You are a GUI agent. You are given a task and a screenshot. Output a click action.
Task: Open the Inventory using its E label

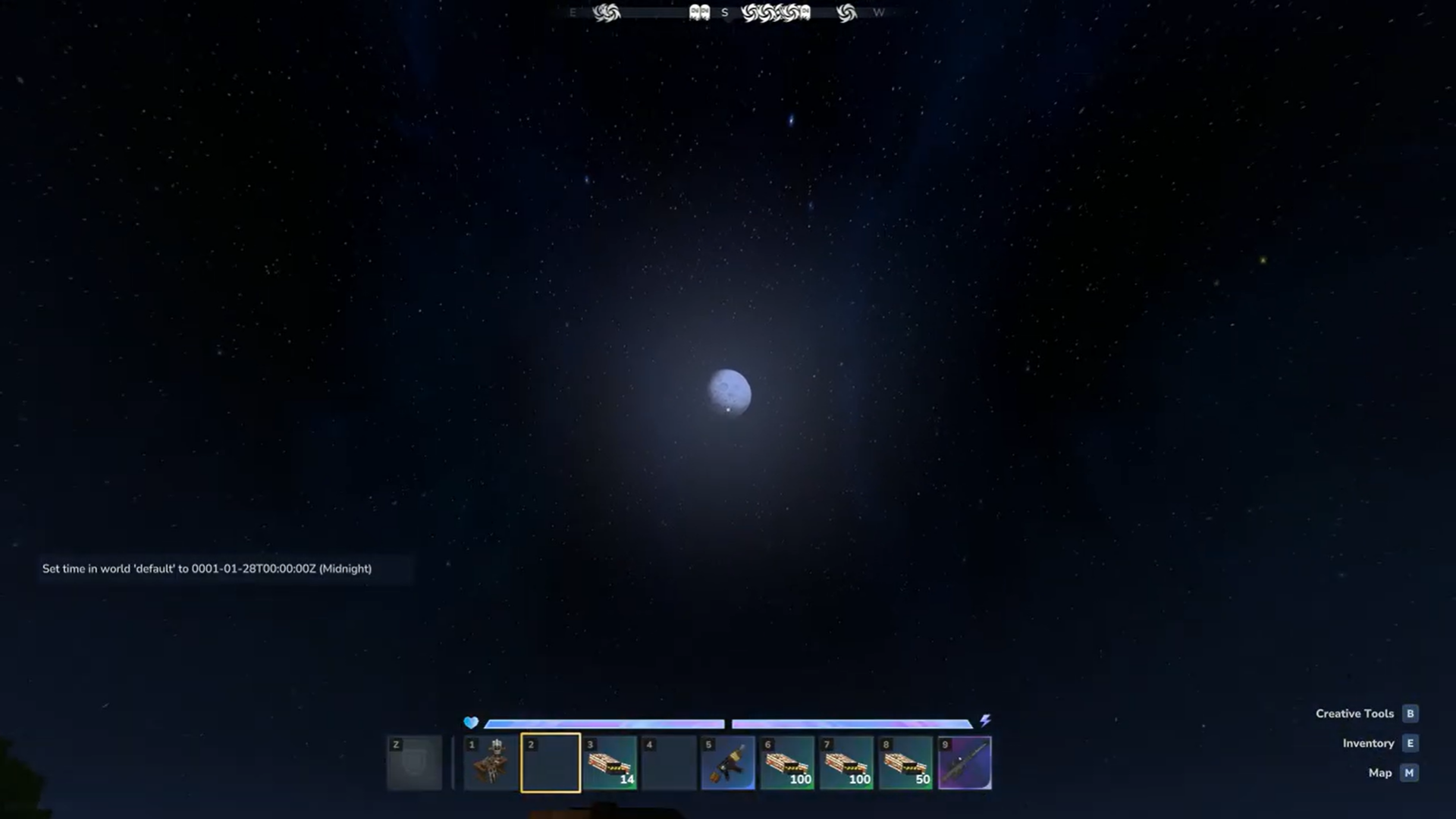click(1410, 743)
